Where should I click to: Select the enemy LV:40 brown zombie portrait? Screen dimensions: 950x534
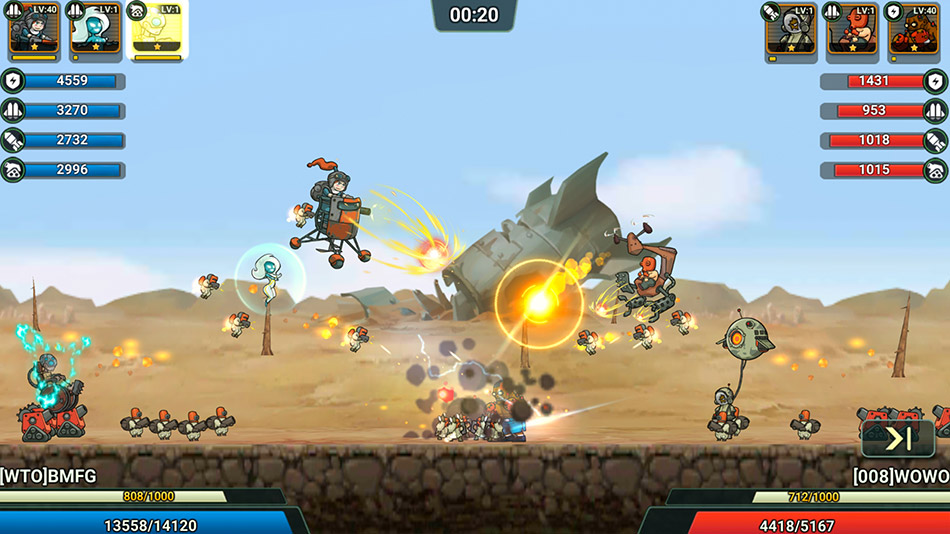tap(914, 30)
